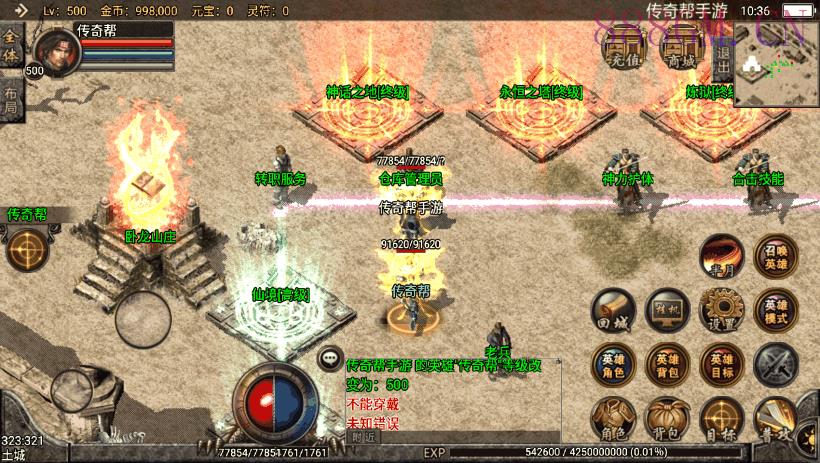Screen dimensions: 820x463
Task: Tap the crossed swords attack icon
Action: [x=775, y=364]
